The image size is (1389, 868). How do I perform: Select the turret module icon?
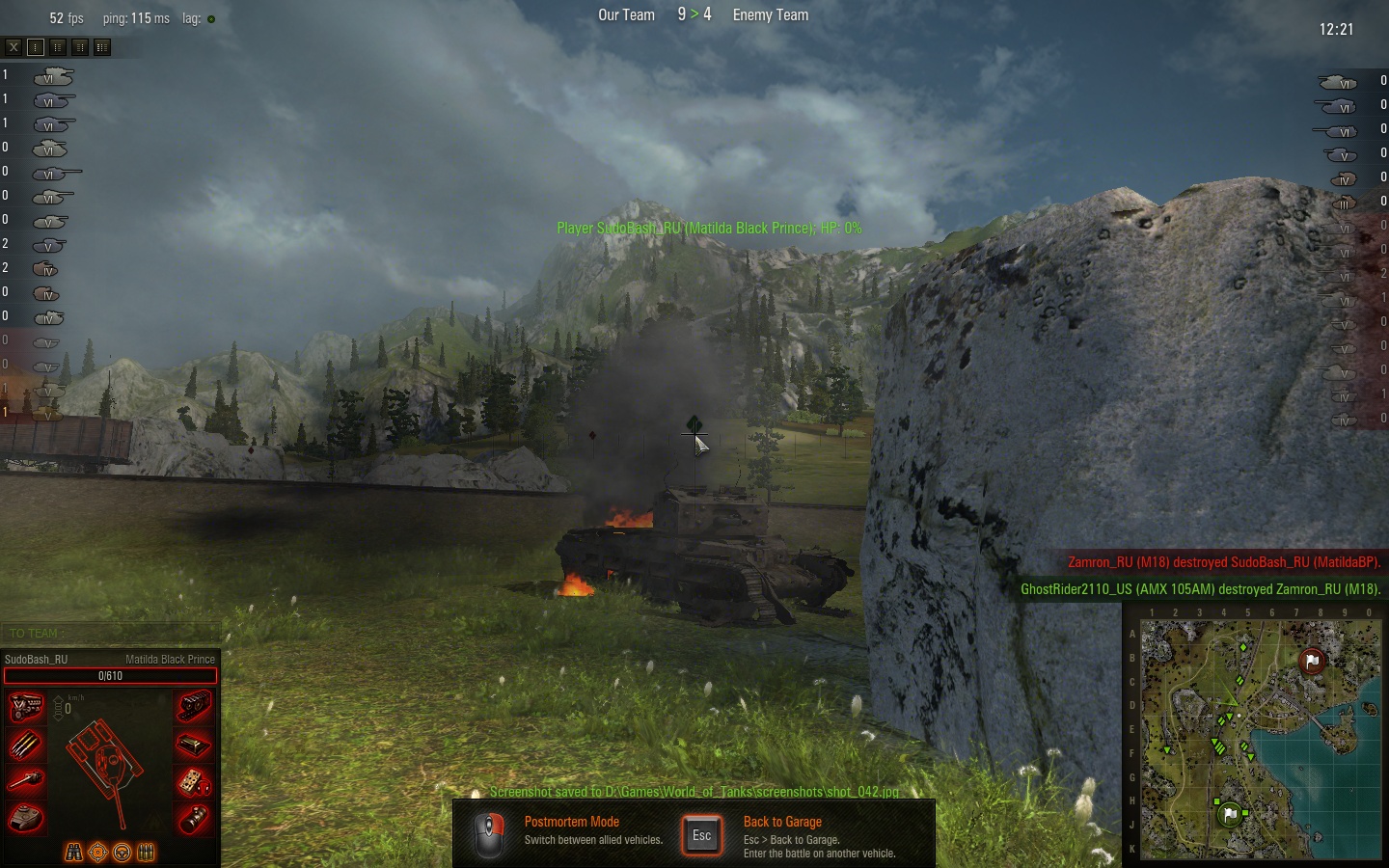26,819
